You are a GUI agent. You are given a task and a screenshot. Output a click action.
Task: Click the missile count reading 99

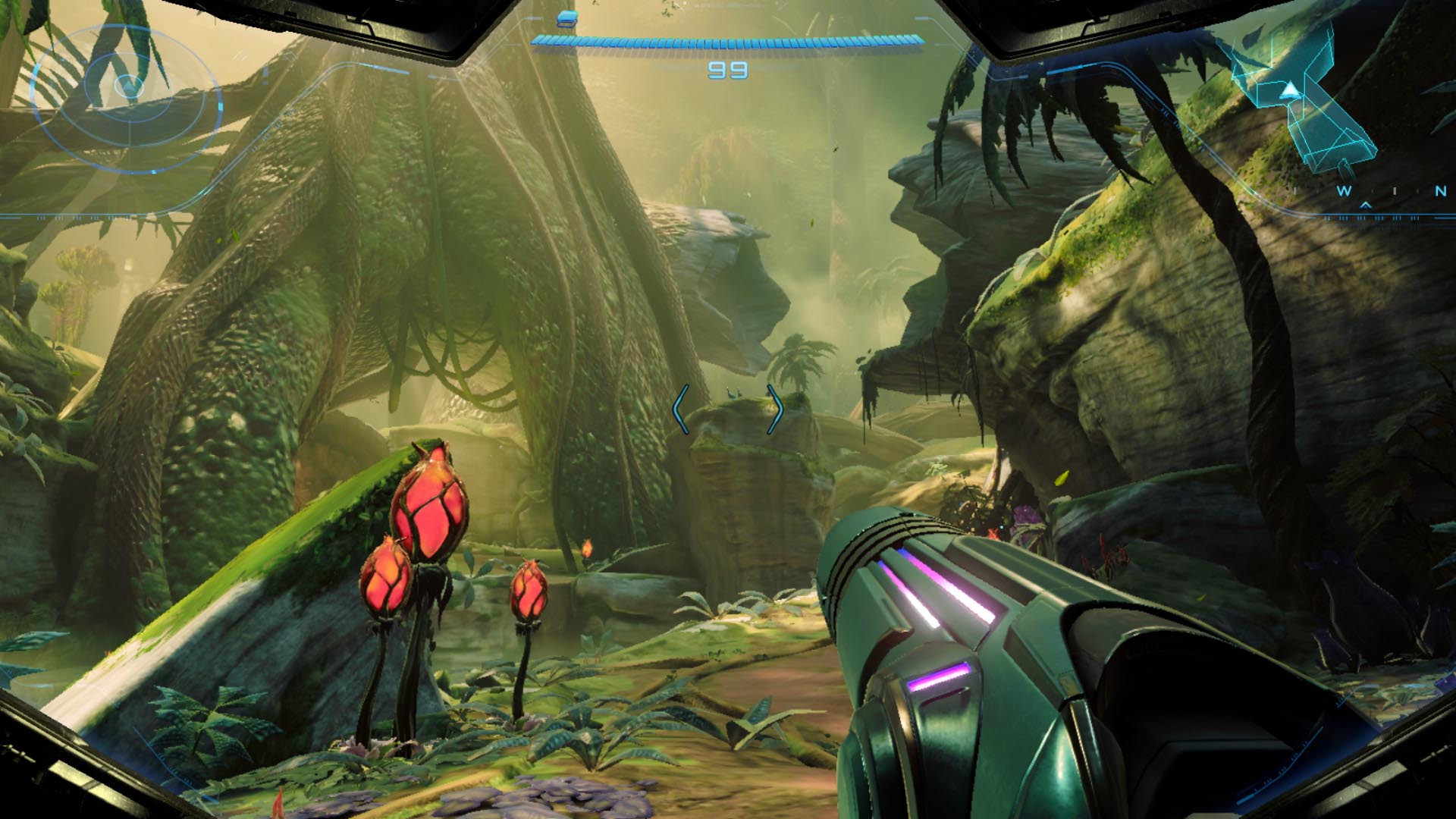pos(726,71)
